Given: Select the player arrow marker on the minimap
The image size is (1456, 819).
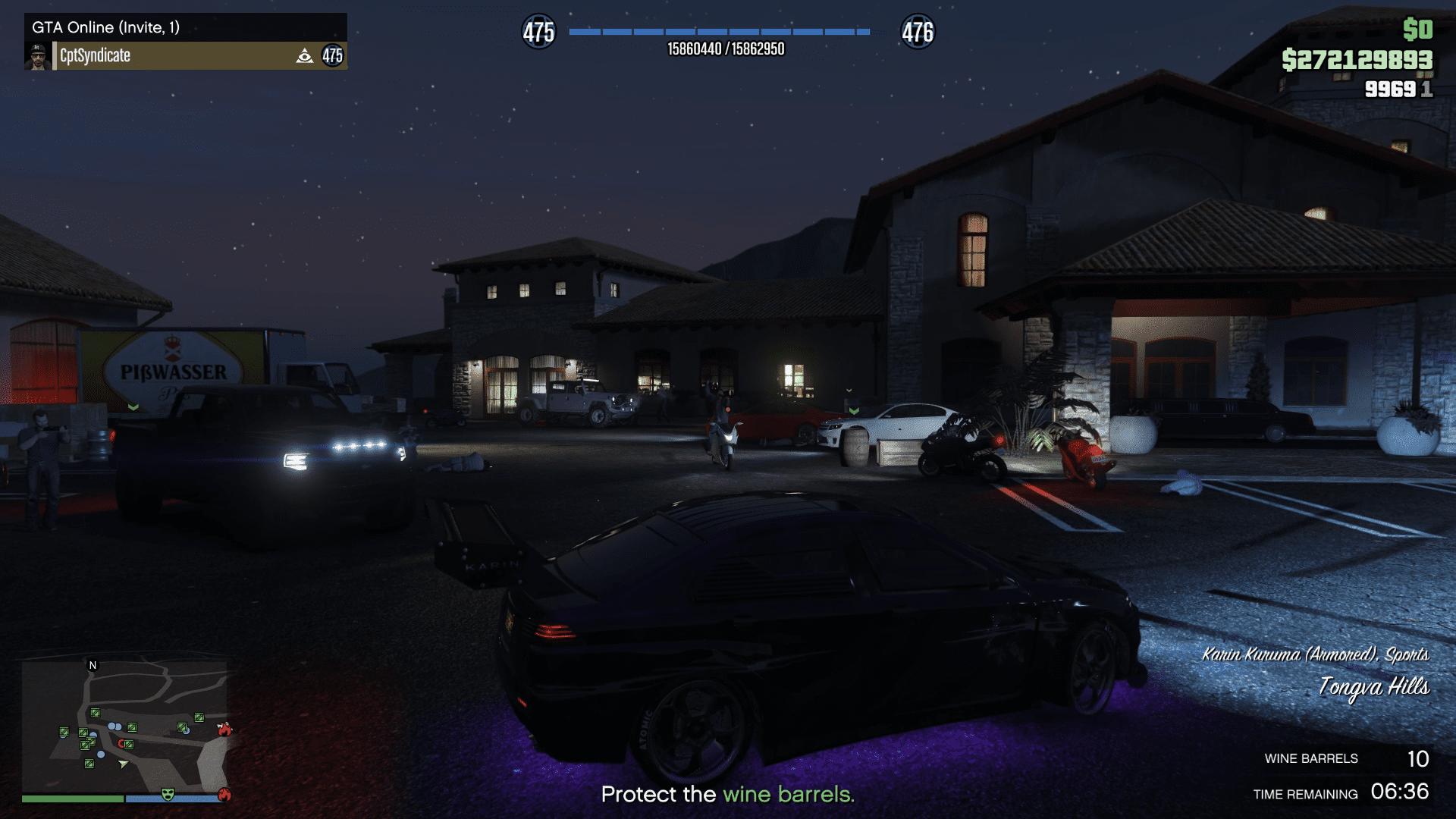Looking at the screenshot, I should (123, 764).
